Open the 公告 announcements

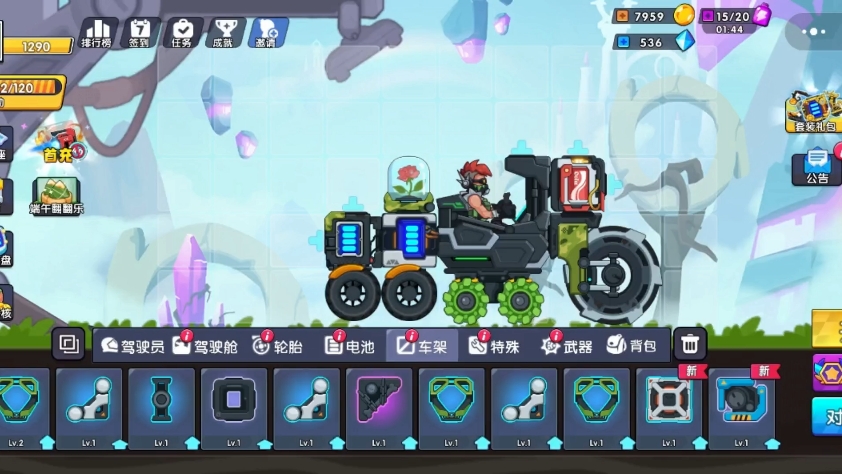tap(816, 167)
